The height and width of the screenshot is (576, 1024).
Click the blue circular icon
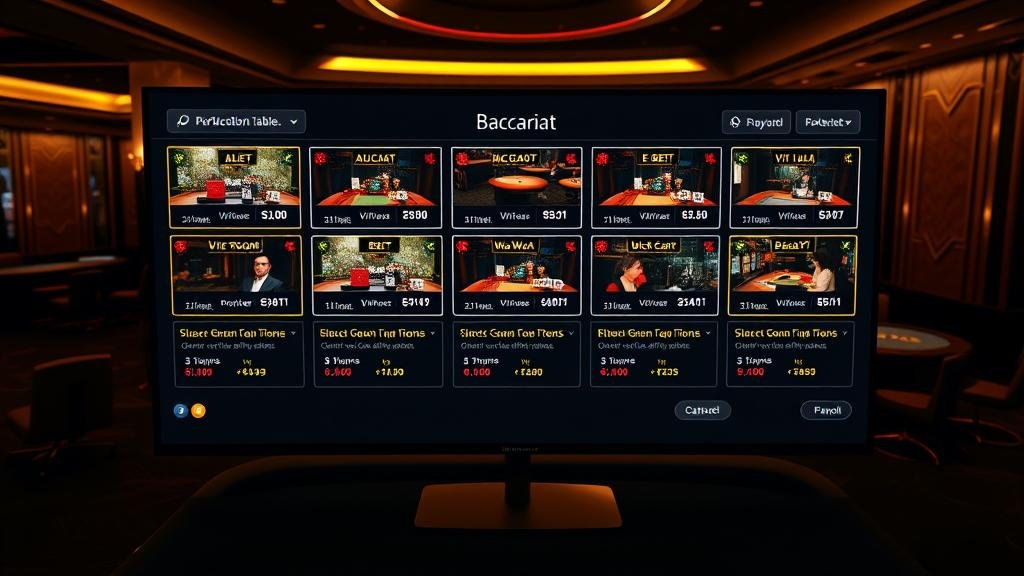(181, 410)
